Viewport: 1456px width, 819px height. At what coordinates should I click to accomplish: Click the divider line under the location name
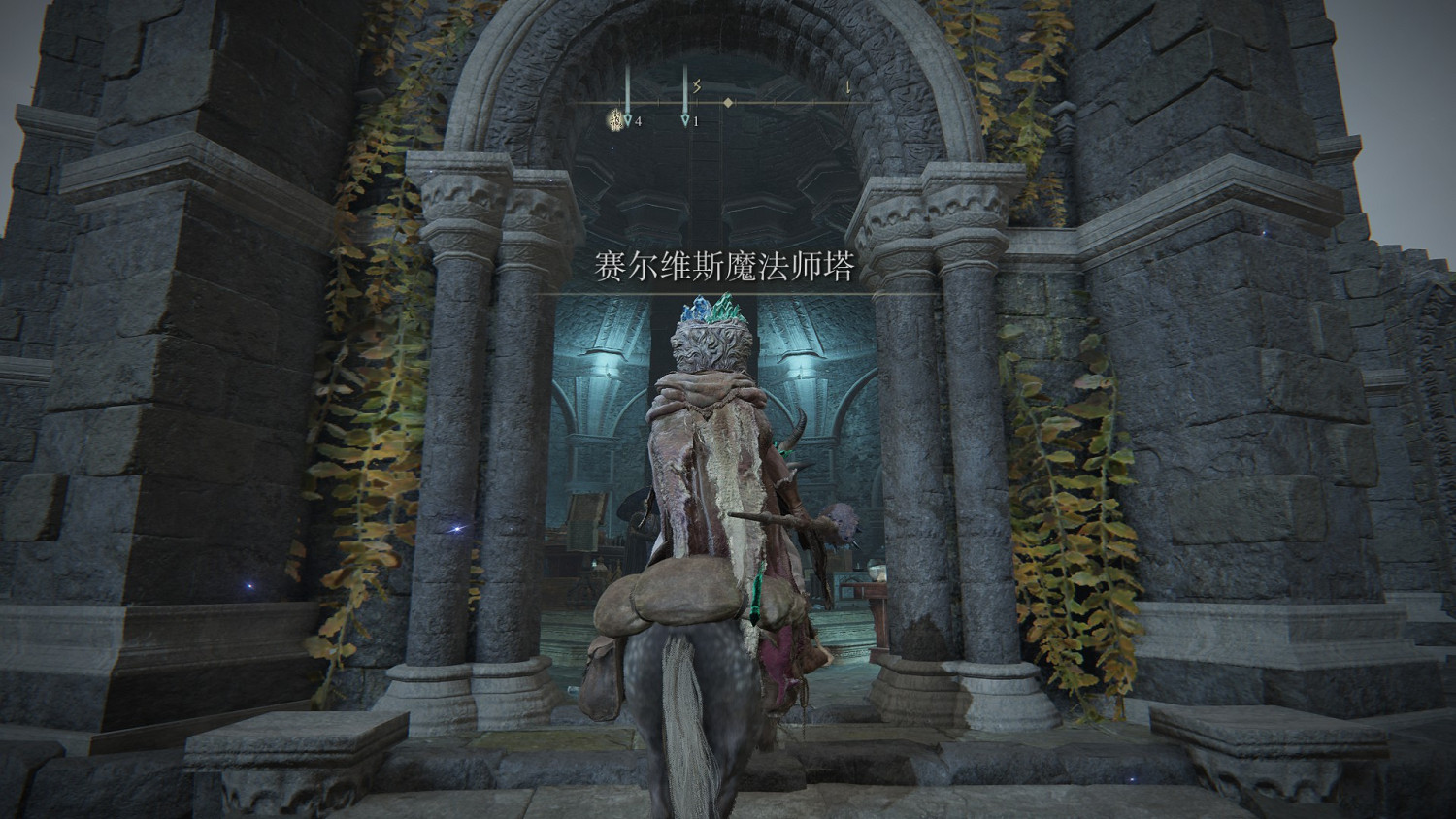[729, 291]
